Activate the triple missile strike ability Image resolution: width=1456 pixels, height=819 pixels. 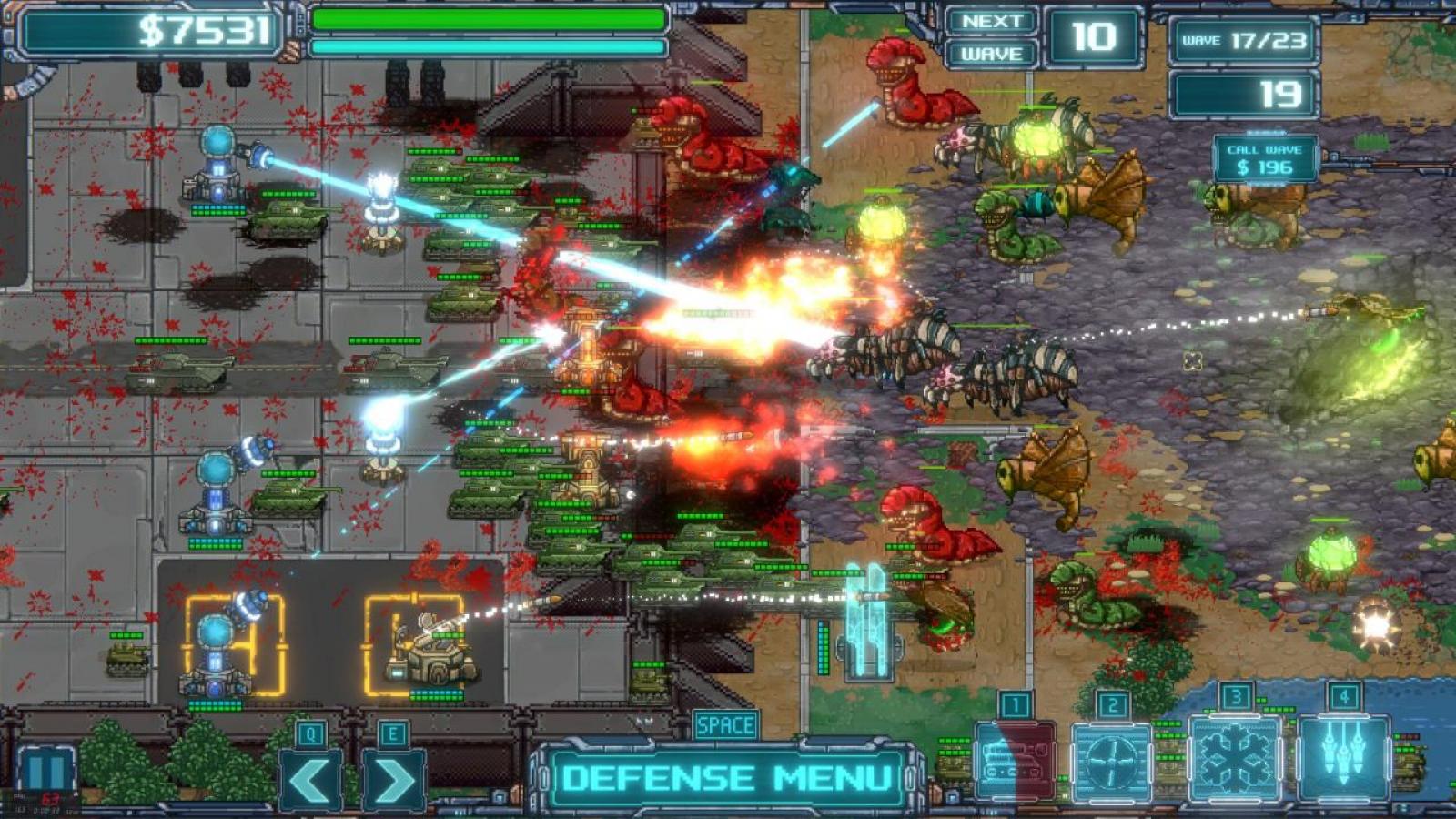point(1344,758)
